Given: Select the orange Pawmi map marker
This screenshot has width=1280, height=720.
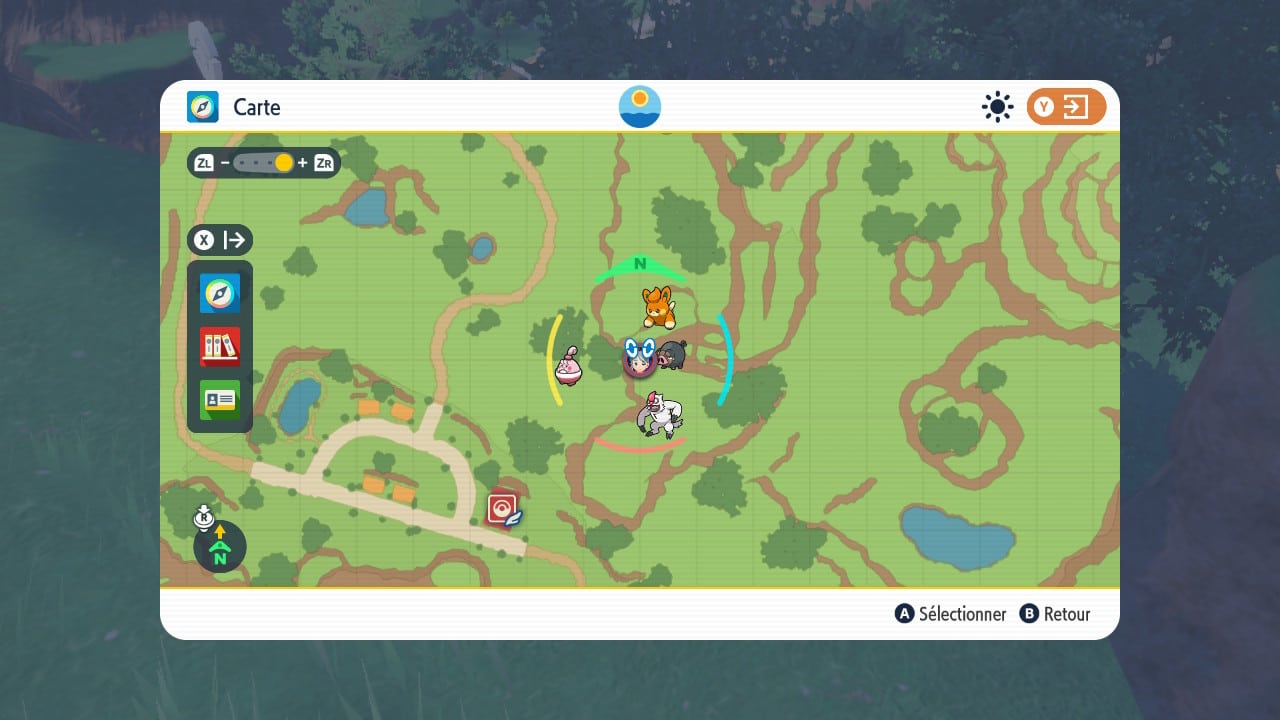Looking at the screenshot, I should [656, 307].
